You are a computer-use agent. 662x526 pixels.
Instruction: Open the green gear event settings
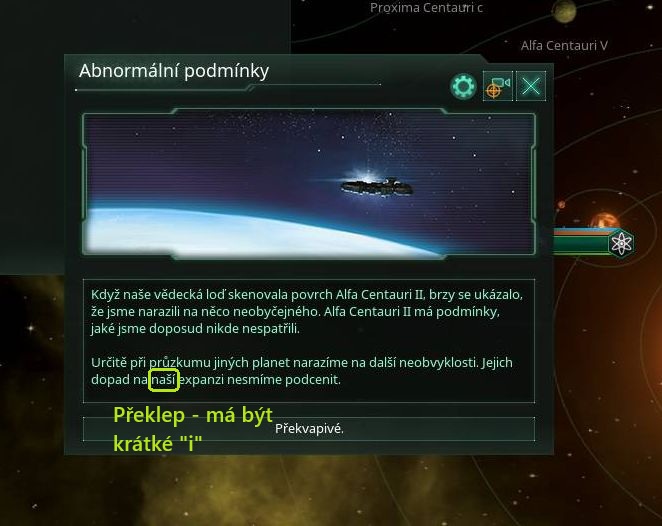tap(463, 86)
